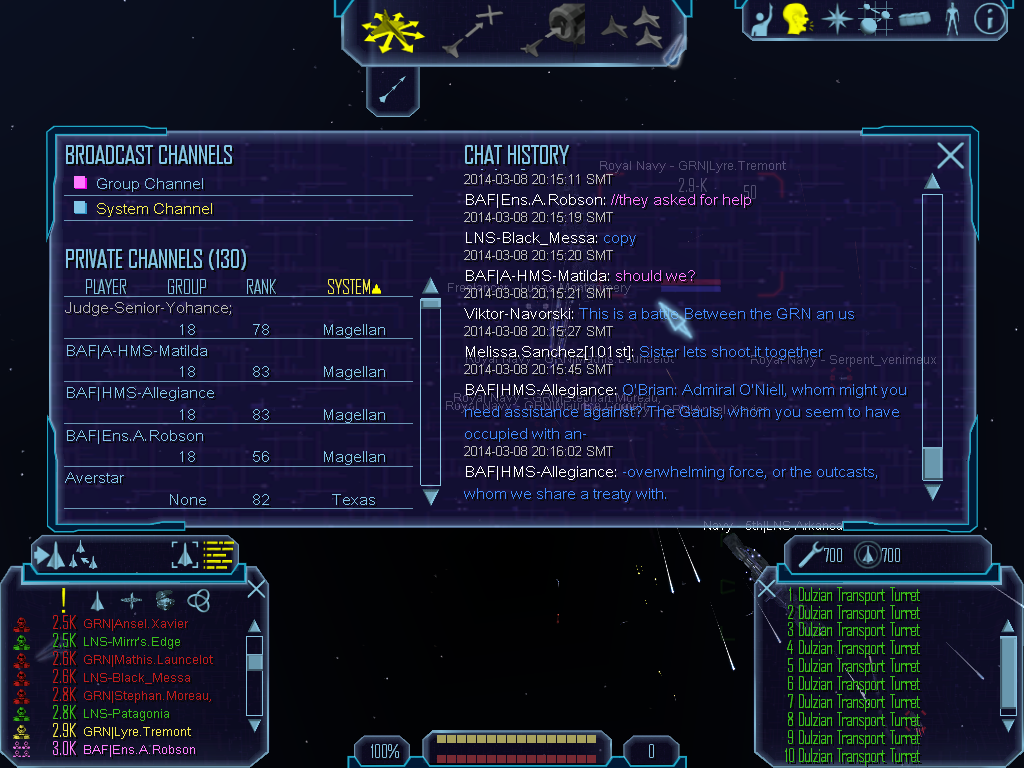Choose the join formation icon
Image resolution: width=1024 pixels, height=768 pixels.
pos(632,29)
